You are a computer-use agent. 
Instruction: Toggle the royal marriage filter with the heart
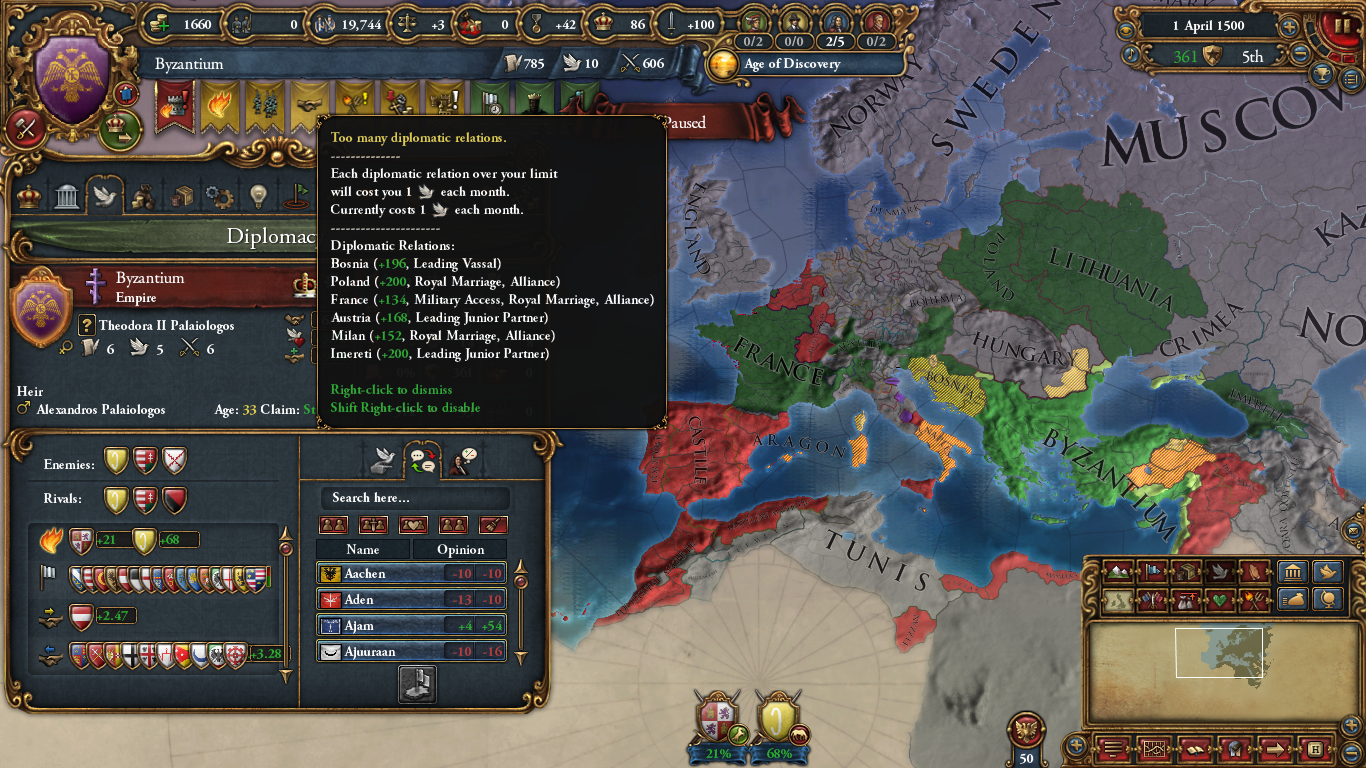point(414,524)
